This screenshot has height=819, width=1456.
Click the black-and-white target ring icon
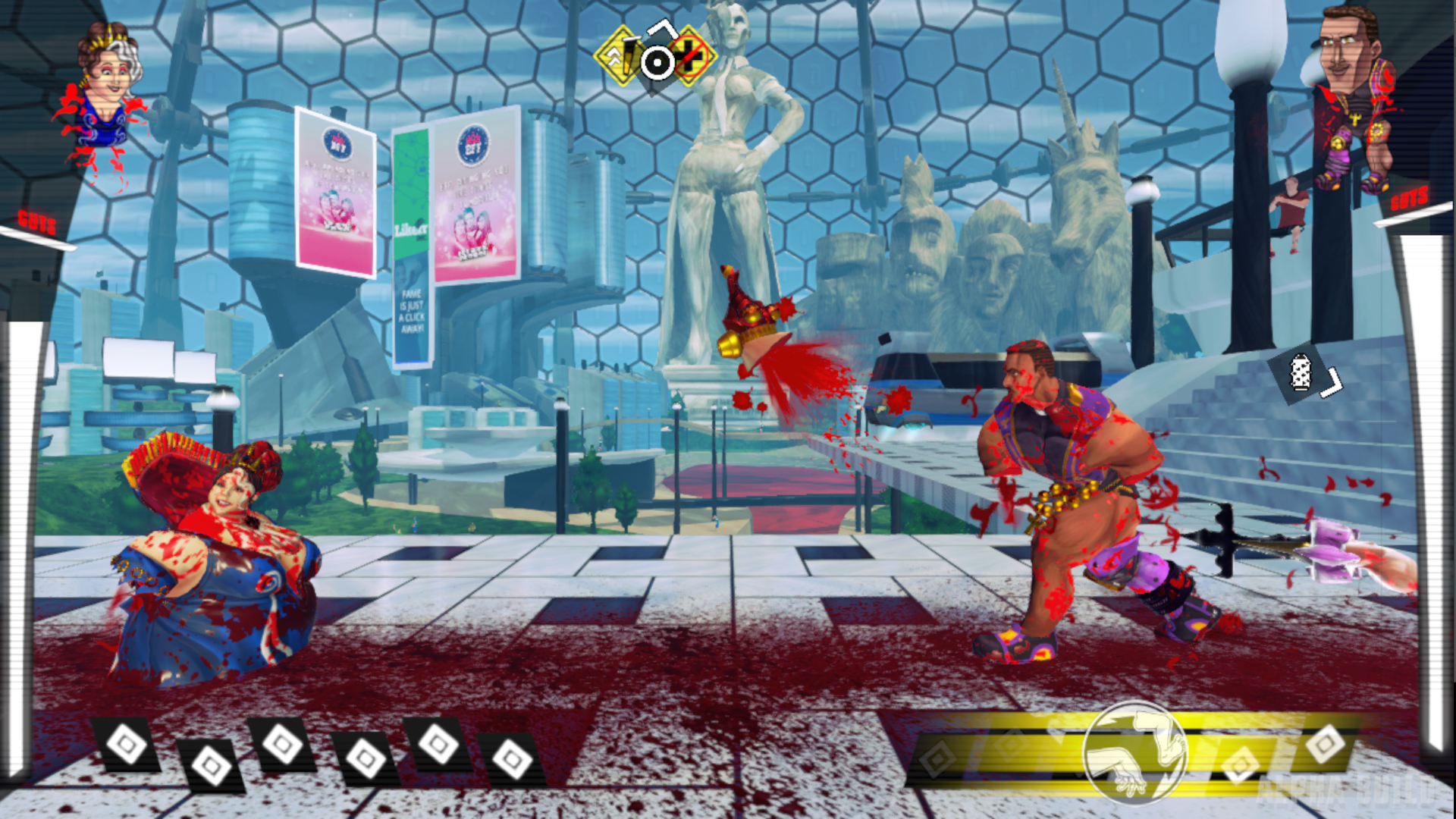(x=657, y=61)
